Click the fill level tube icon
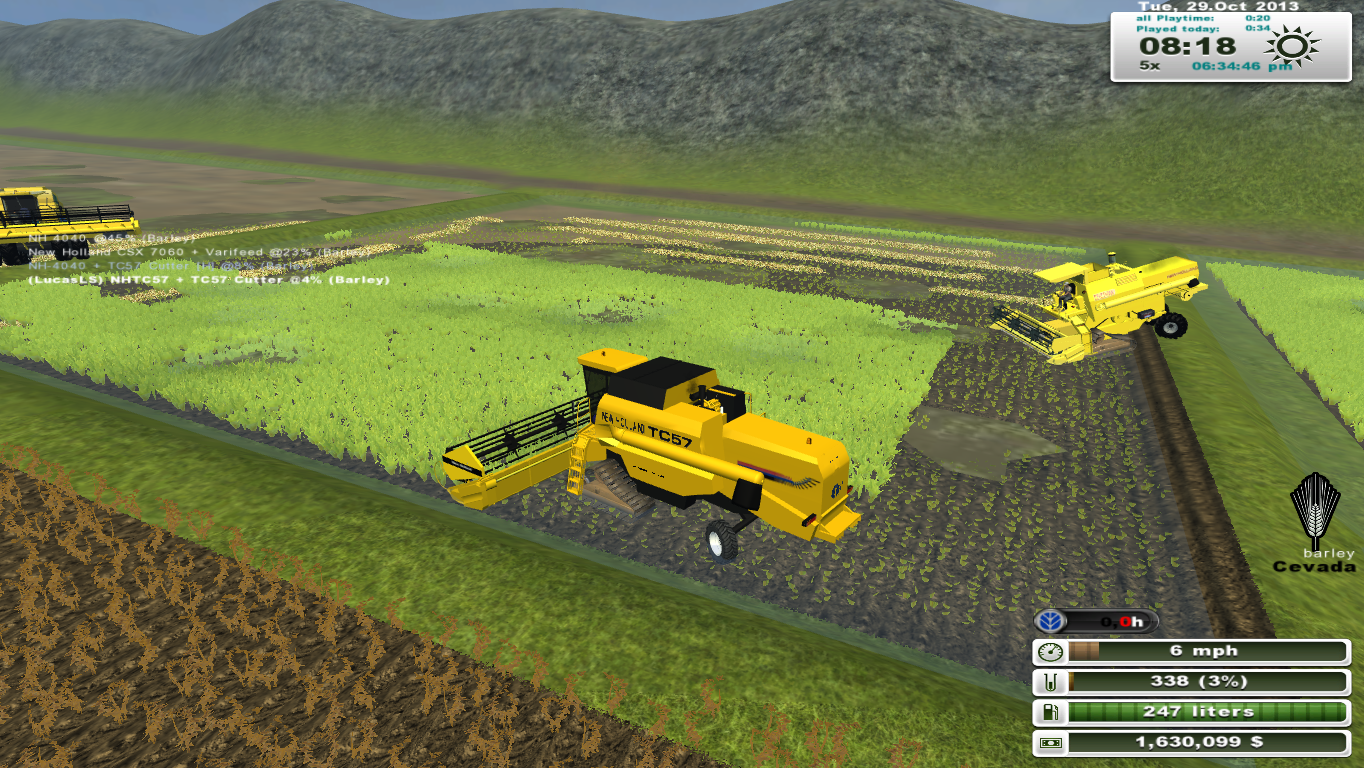 click(x=1051, y=681)
